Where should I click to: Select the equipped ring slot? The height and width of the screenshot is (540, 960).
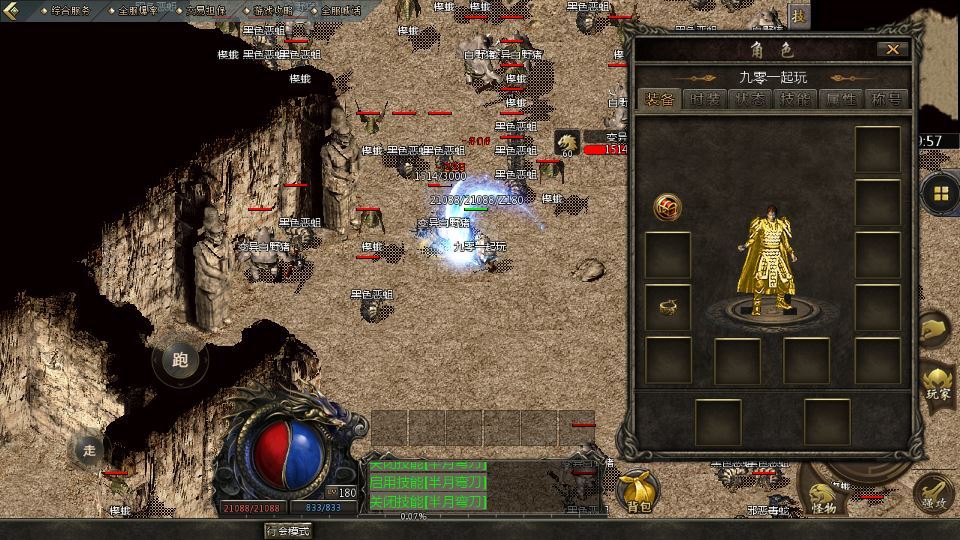click(x=667, y=308)
